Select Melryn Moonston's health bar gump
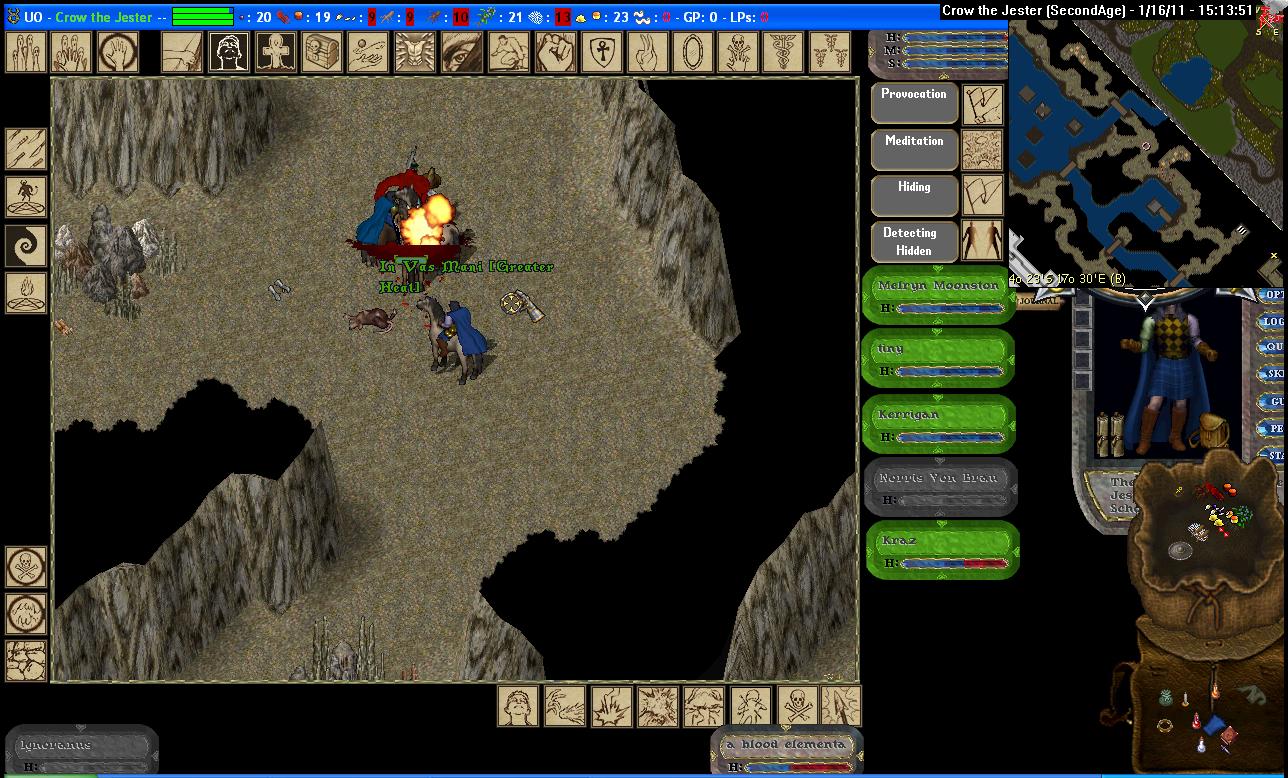The width and height of the screenshot is (1288, 778). point(938,296)
